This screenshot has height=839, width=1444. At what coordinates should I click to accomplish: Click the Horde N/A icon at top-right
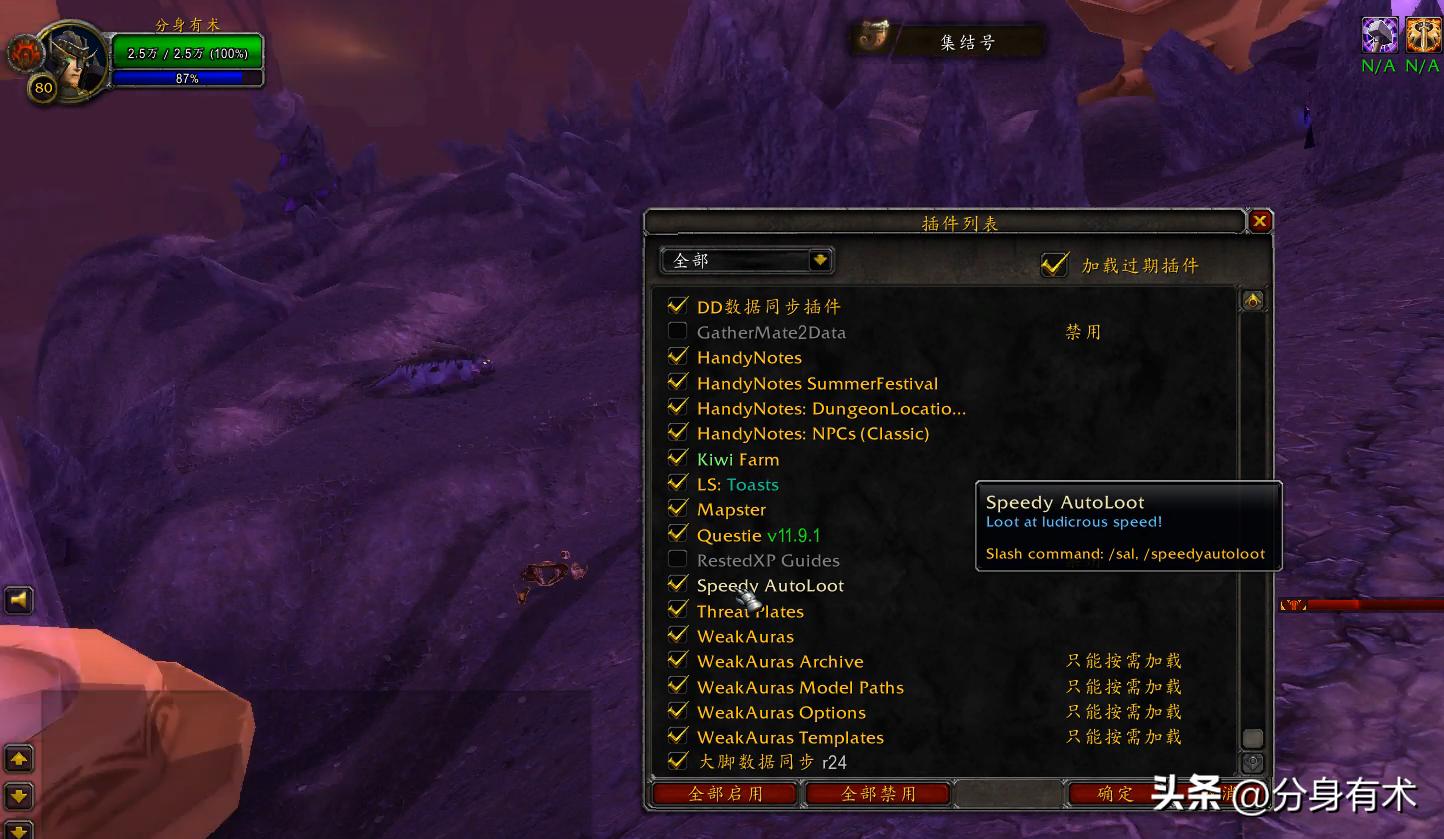1424,34
